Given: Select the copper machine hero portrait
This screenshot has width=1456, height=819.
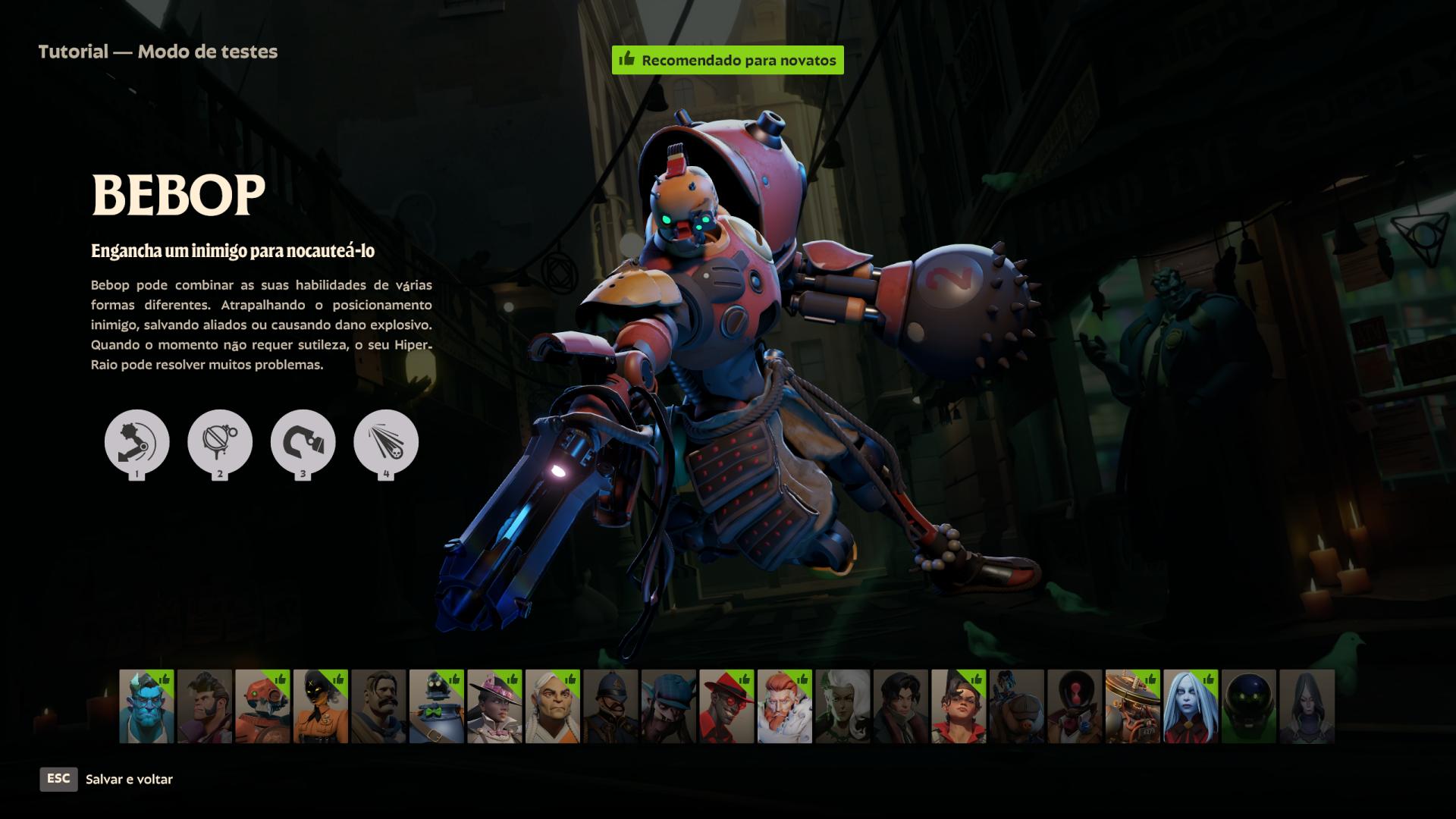Looking at the screenshot, I should 1133,707.
